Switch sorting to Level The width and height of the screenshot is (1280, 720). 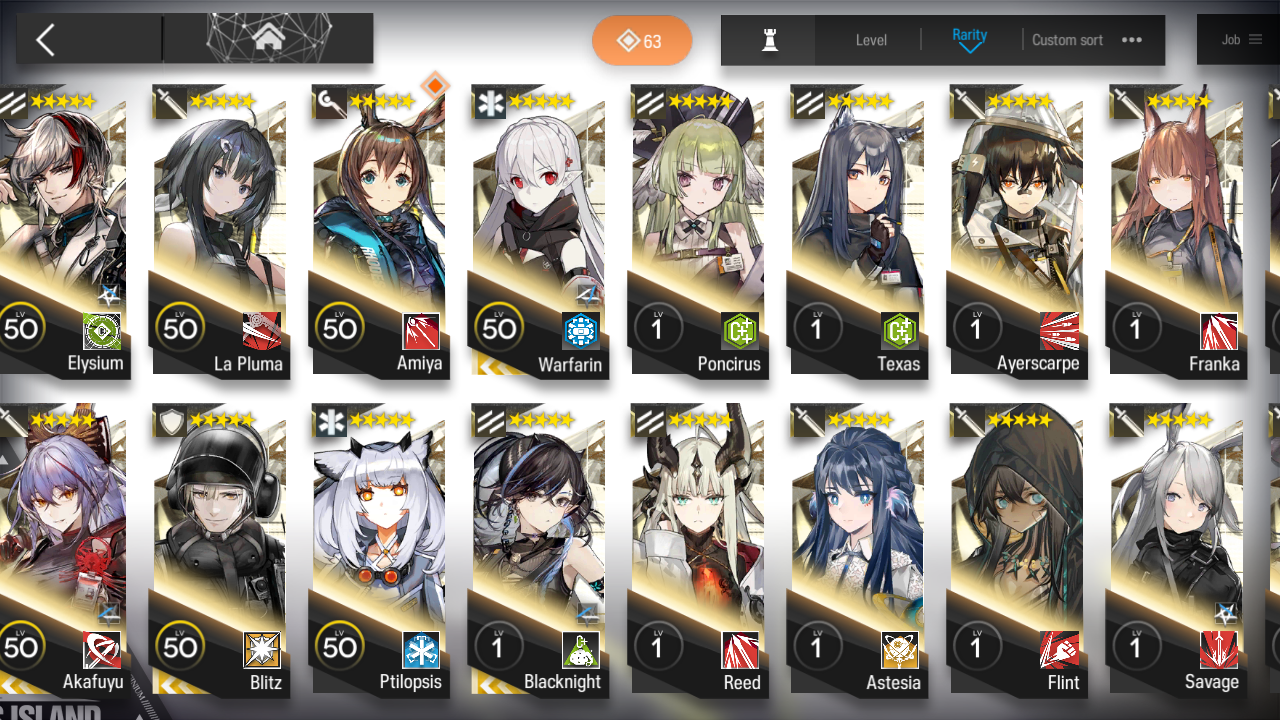(870, 40)
